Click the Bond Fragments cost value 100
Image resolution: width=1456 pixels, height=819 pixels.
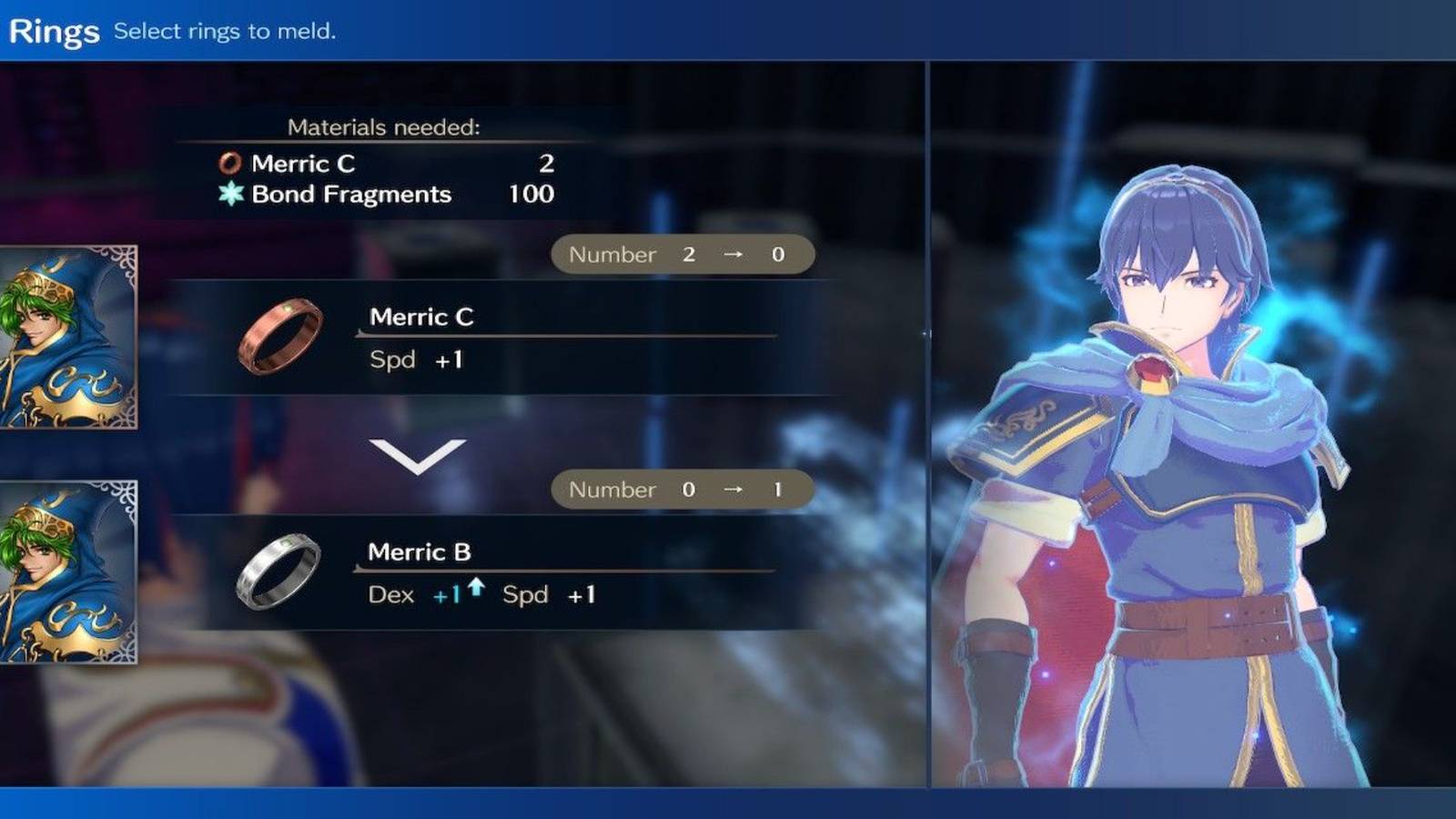[x=532, y=194]
